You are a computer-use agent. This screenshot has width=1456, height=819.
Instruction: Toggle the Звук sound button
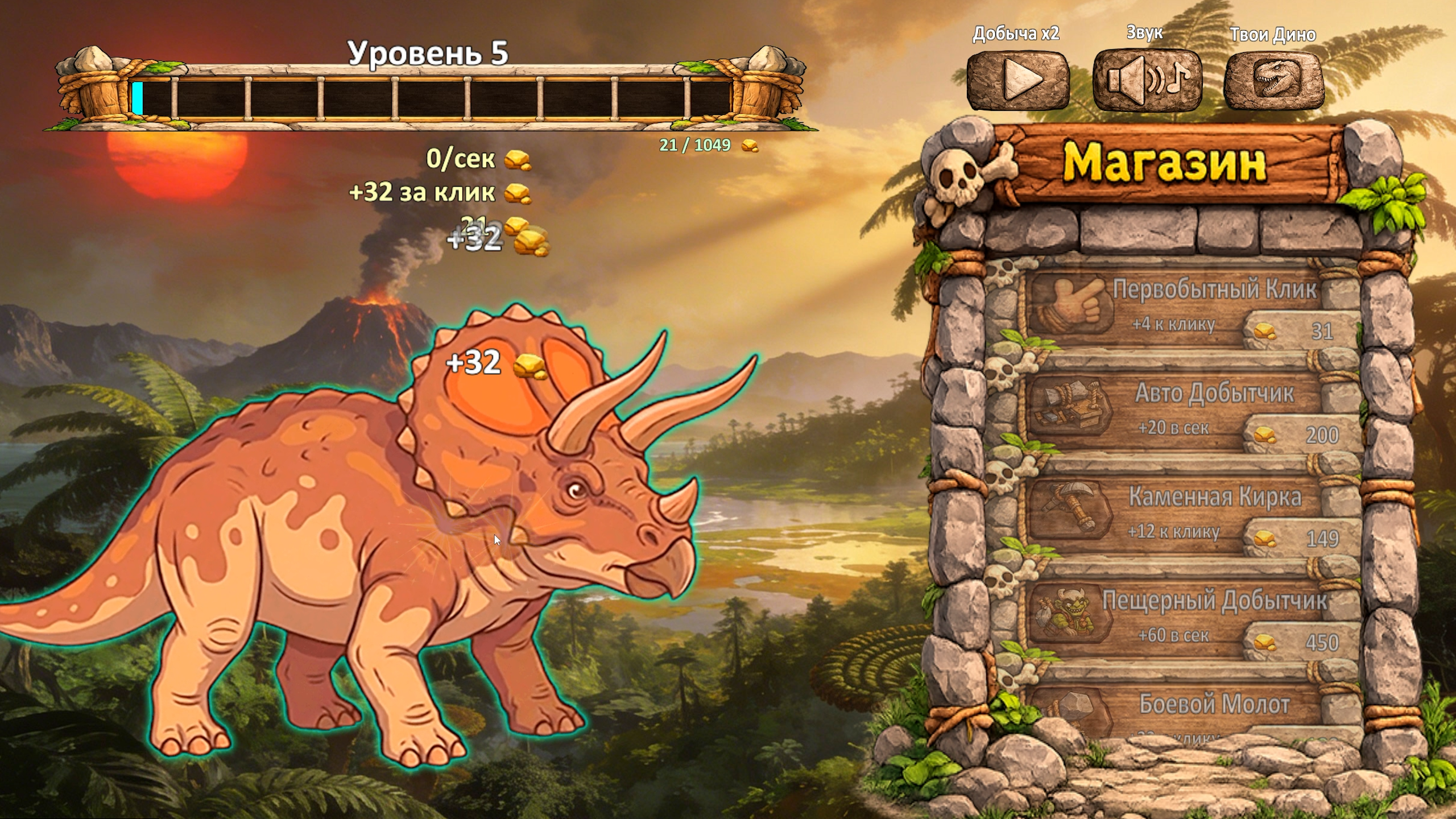tap(1147, 80)
